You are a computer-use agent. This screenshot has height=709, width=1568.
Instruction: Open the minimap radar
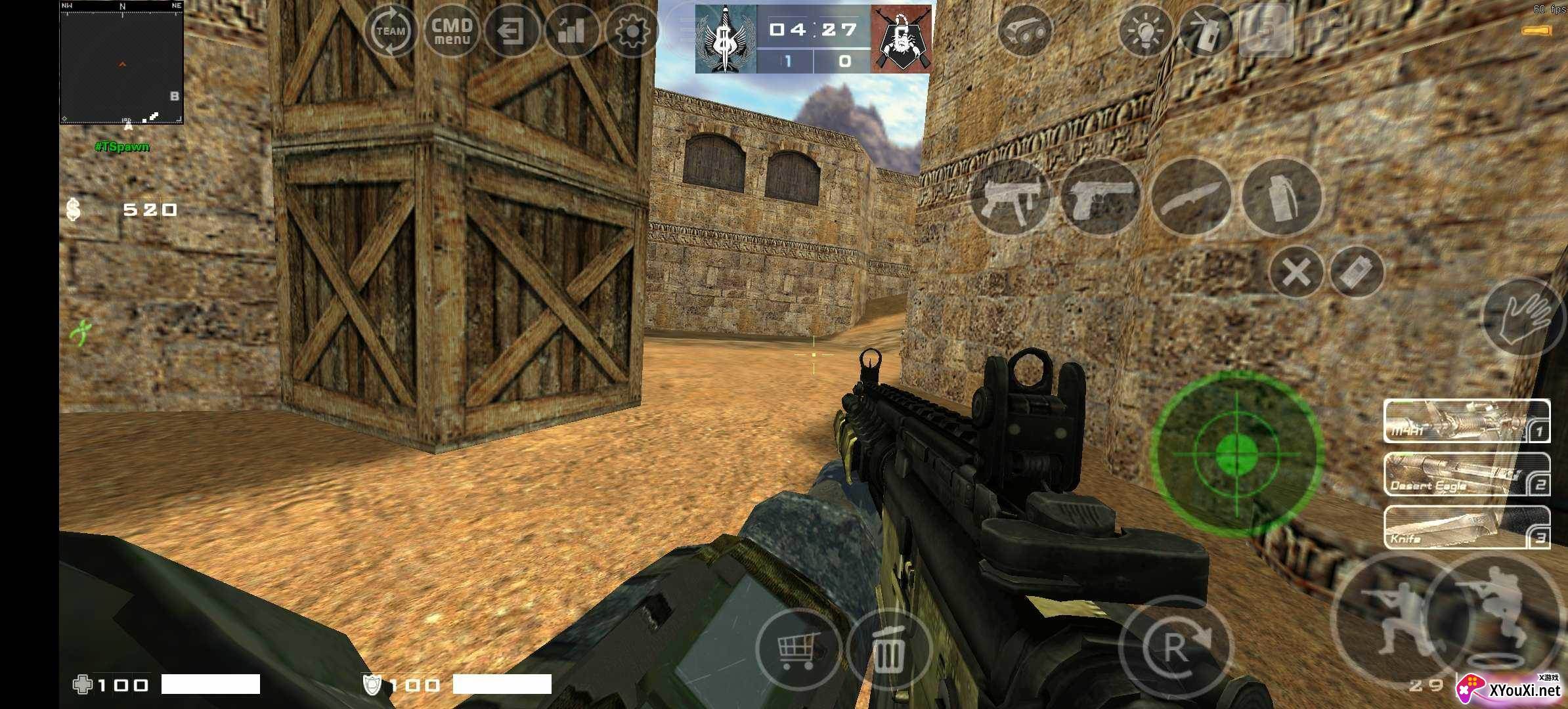(121, 63)
